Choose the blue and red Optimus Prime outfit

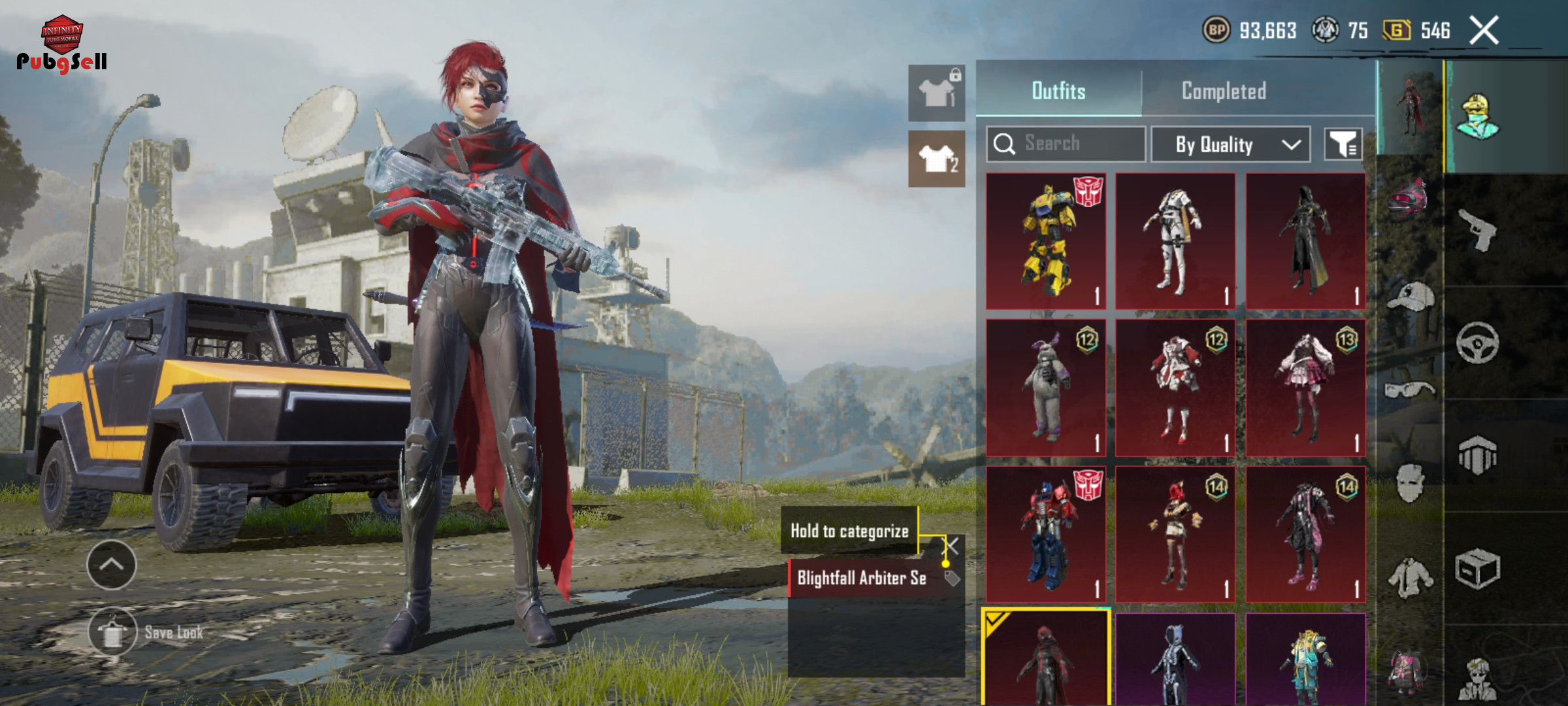pyautogui.click(x=1045, y=534)
